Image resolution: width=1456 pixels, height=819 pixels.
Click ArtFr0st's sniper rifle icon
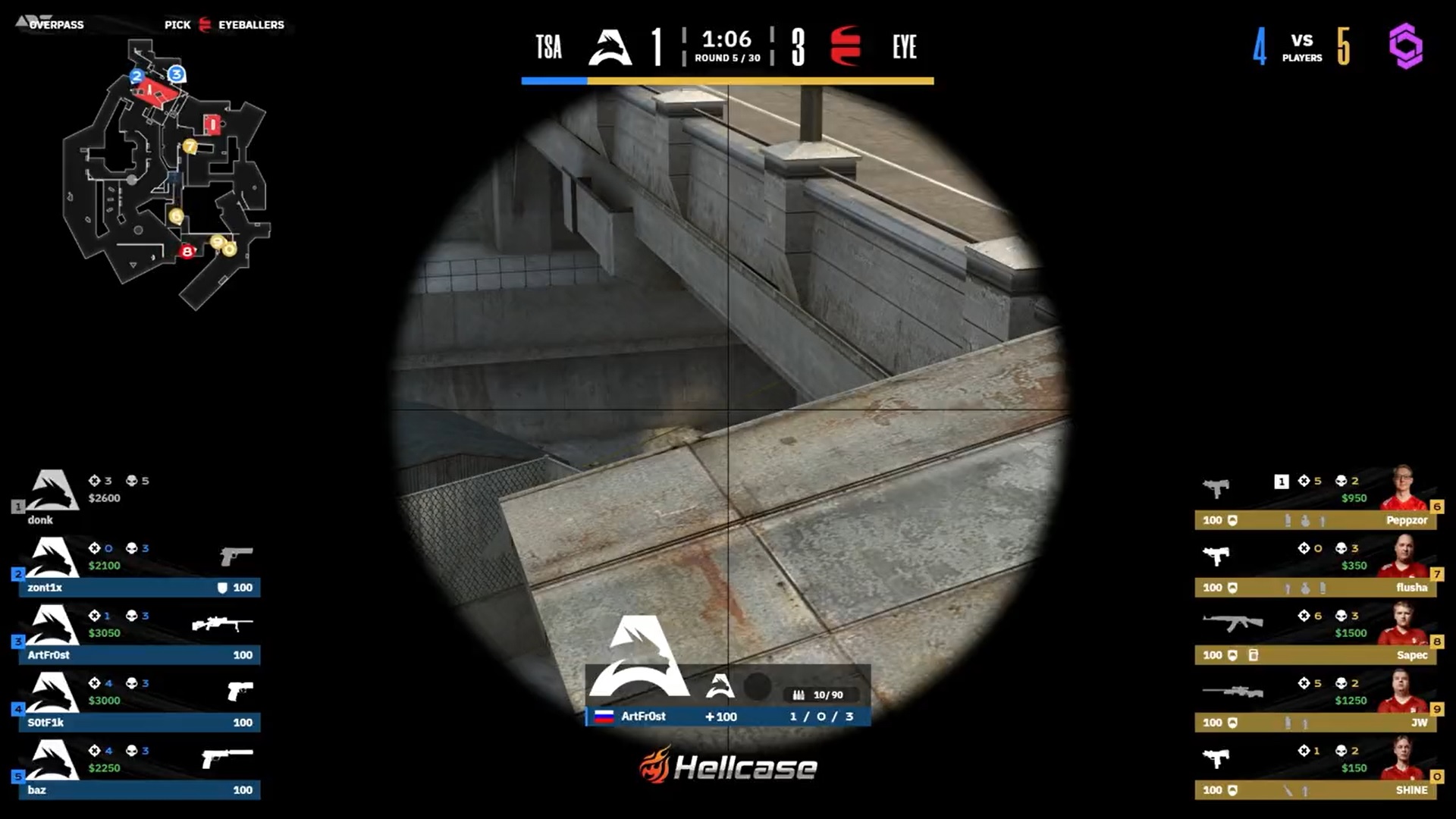224,623
